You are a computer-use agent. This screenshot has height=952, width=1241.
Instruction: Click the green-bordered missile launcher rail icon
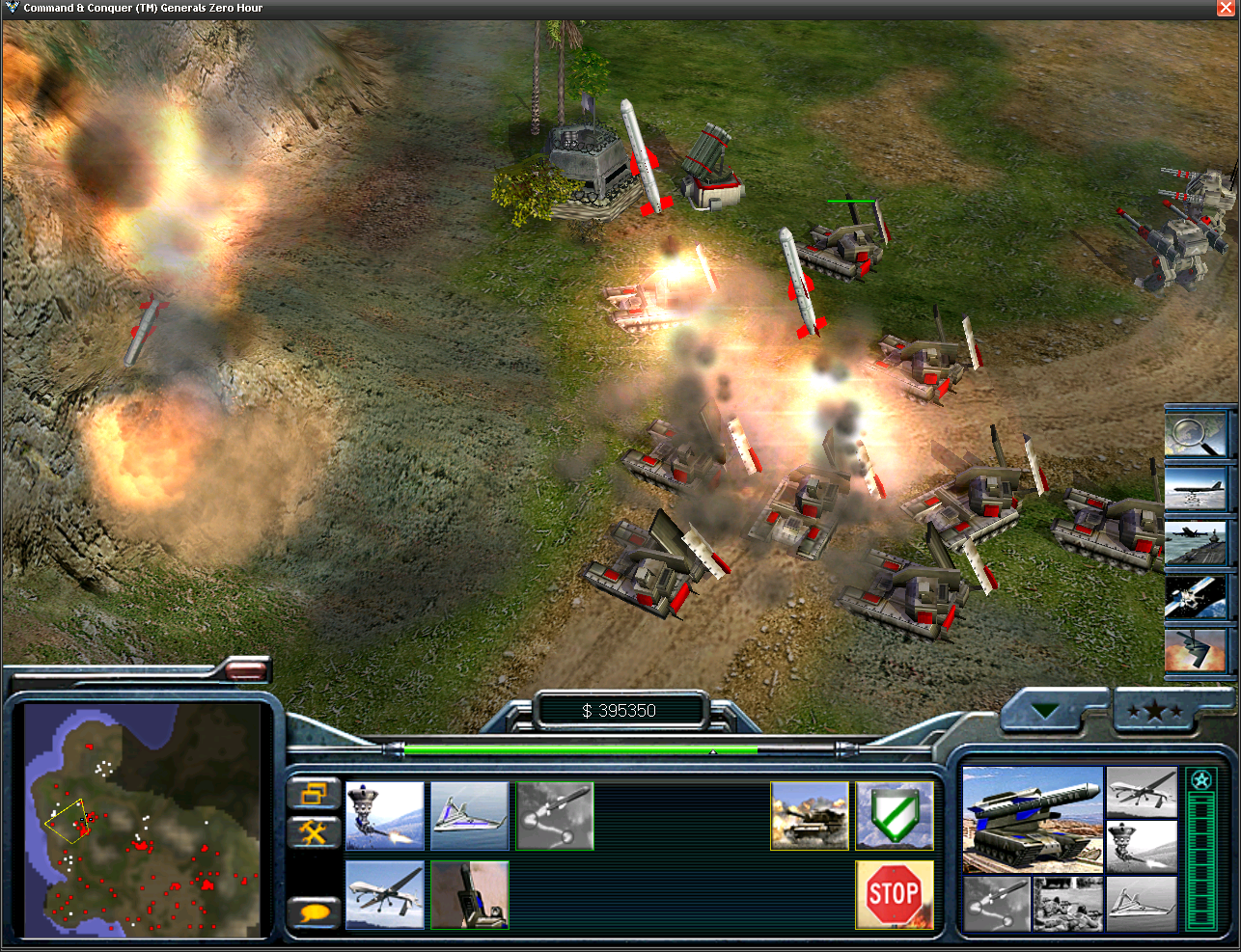[470, 895]
